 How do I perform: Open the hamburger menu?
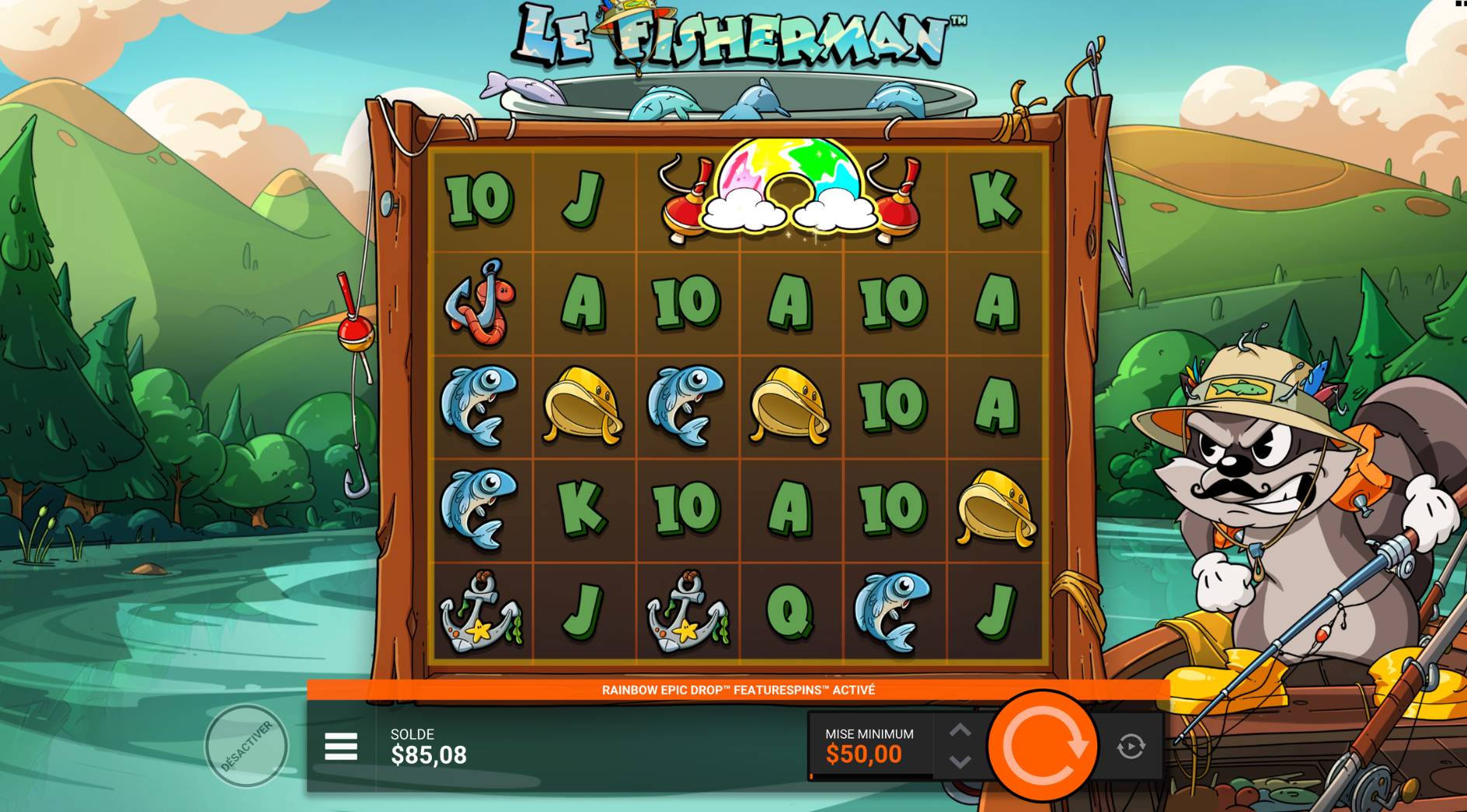click(341, 747)
